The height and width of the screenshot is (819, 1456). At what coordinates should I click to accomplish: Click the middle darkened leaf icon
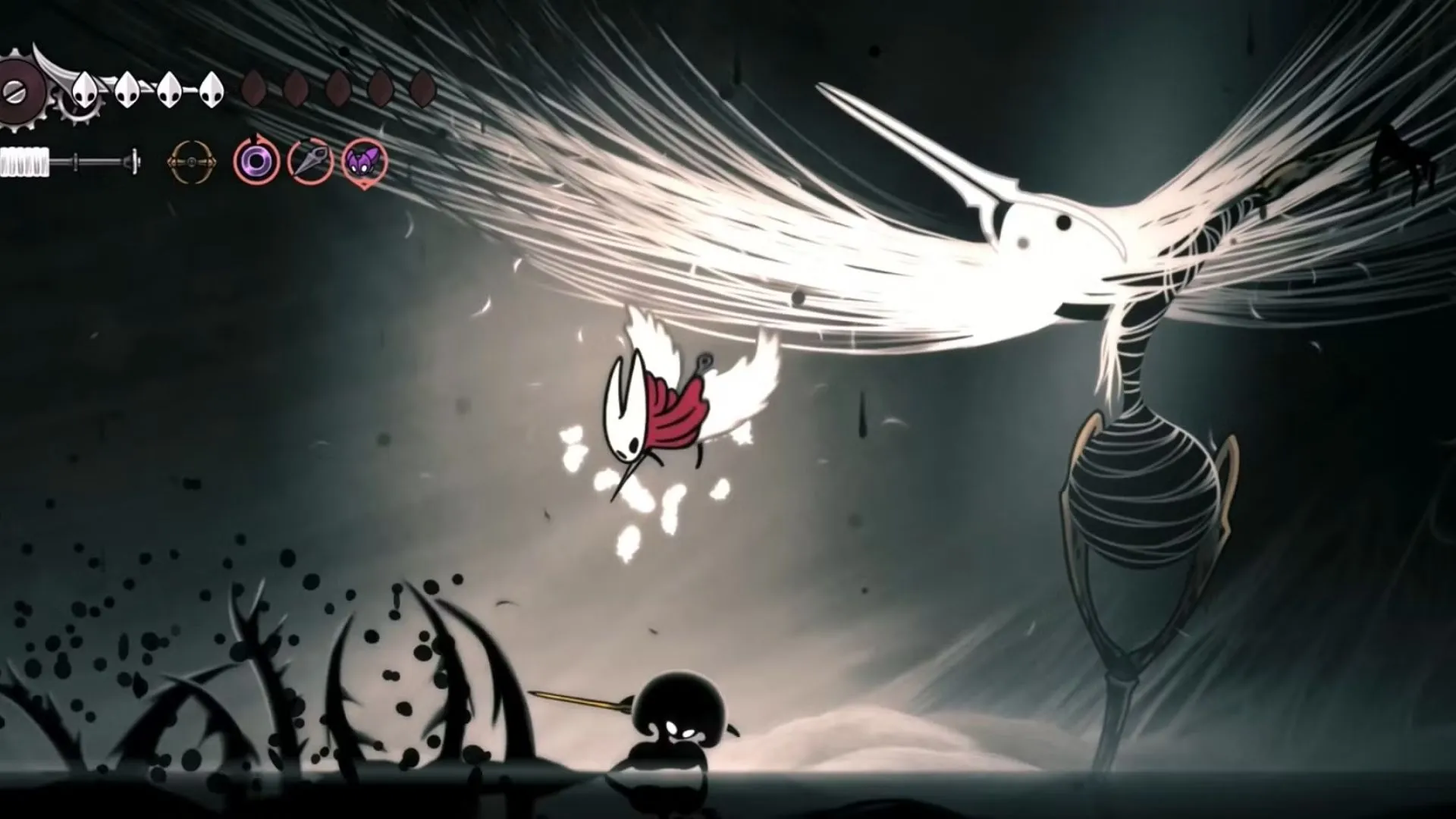pos(339,87)
